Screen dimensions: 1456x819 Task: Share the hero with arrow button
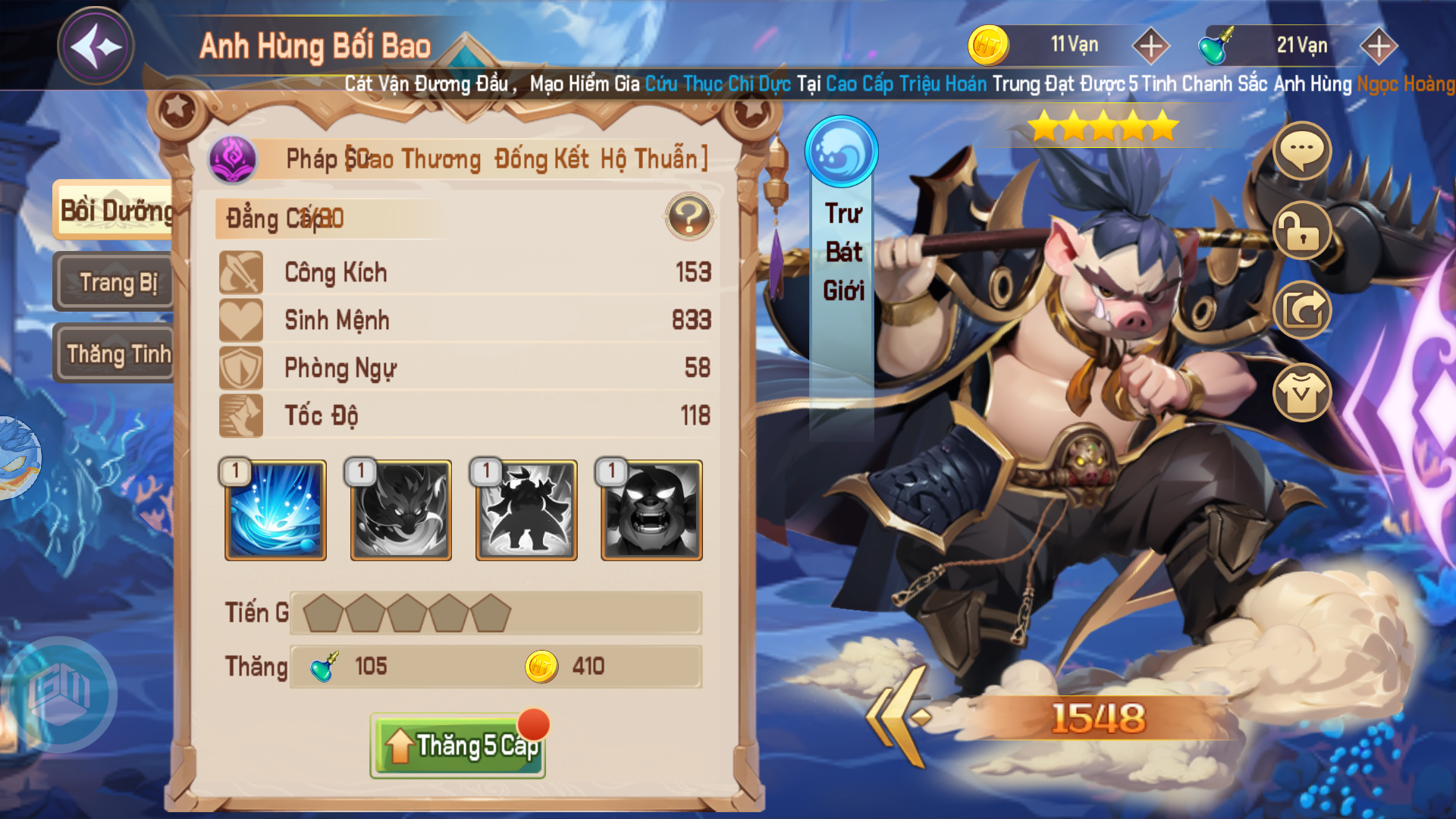[1301, 309]
